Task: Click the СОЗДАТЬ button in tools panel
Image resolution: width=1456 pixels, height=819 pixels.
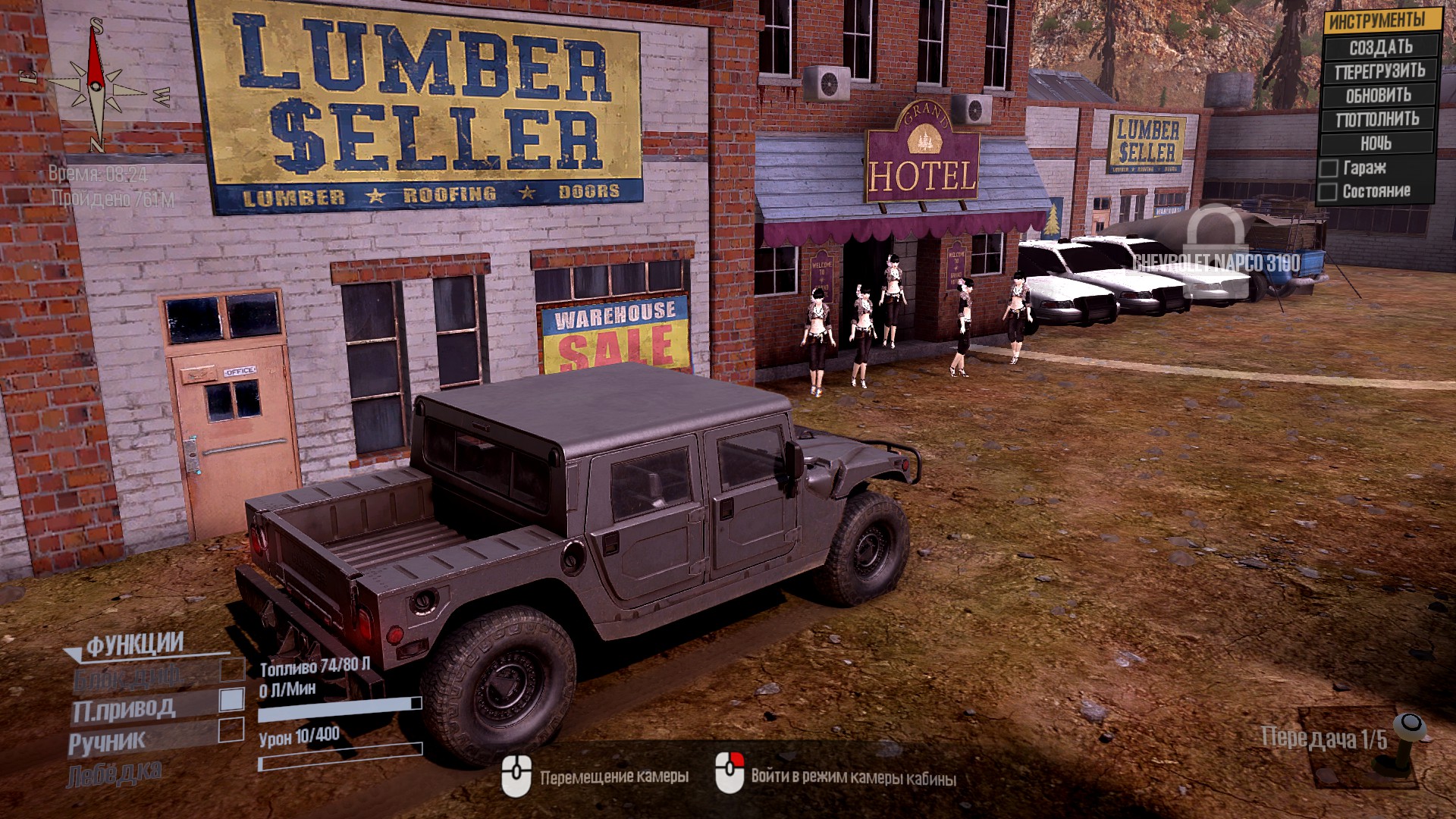Action: (1380, 47)
